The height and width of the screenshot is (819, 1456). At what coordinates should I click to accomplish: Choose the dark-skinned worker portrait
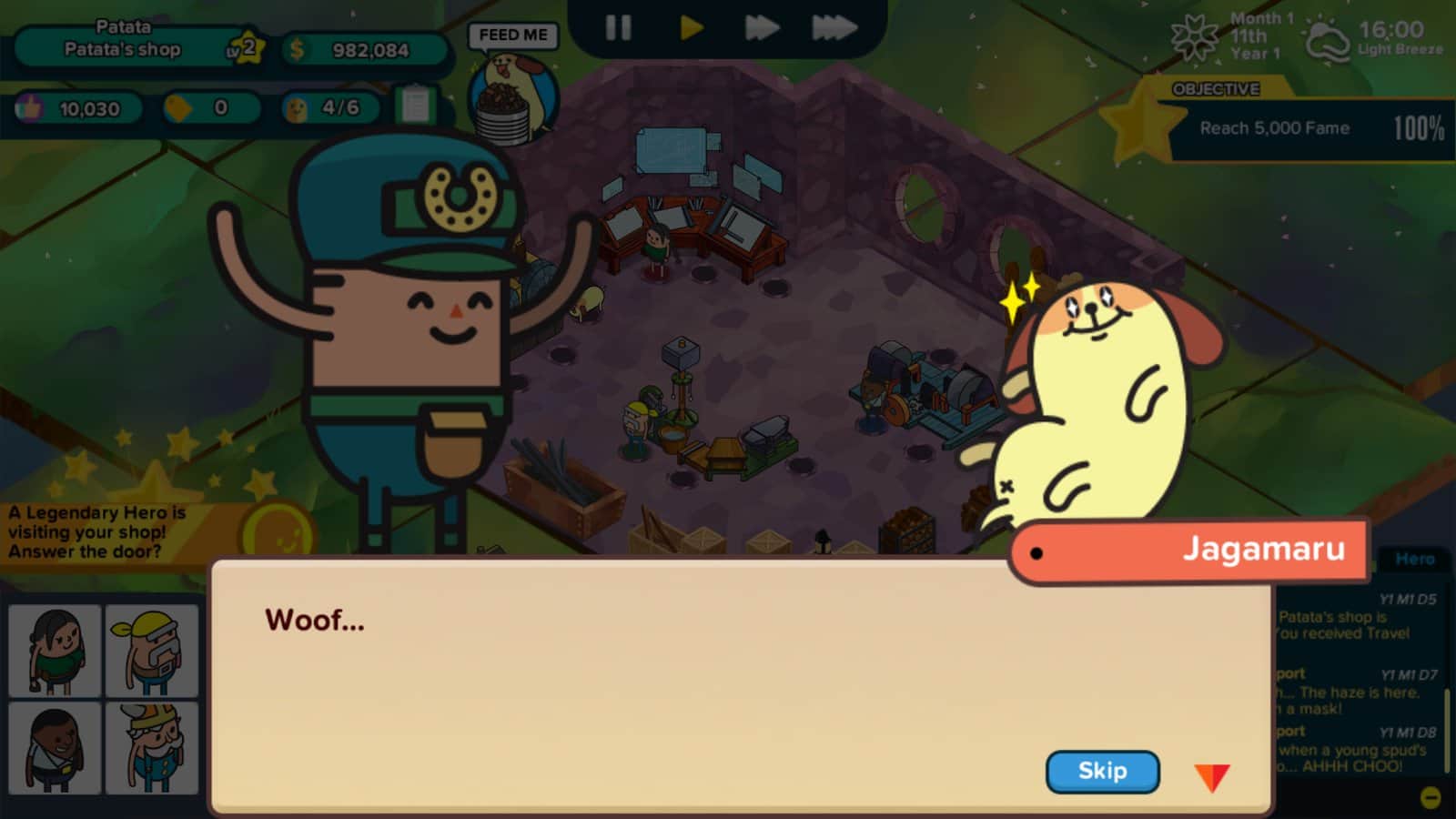coord(55,748)
